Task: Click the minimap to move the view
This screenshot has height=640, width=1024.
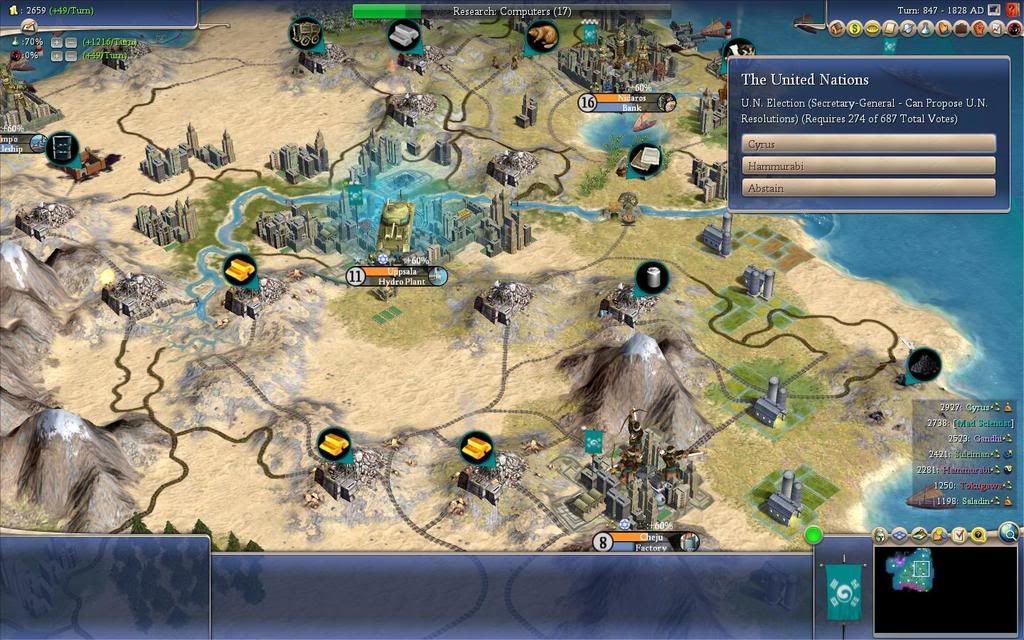Action: point(945,590)
